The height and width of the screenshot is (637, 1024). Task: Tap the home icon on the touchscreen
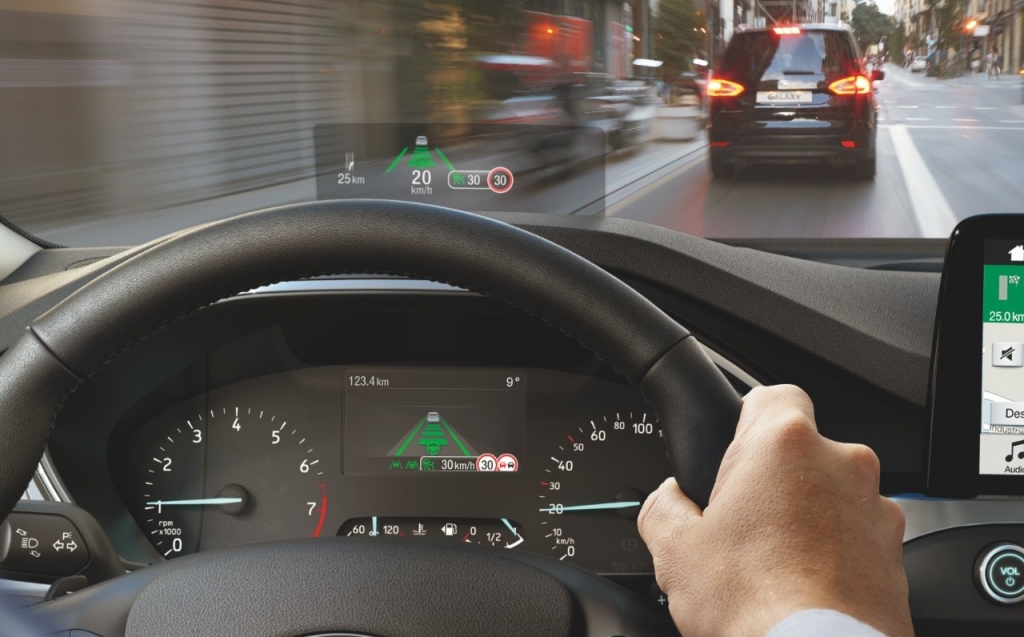click(1016, 253)
